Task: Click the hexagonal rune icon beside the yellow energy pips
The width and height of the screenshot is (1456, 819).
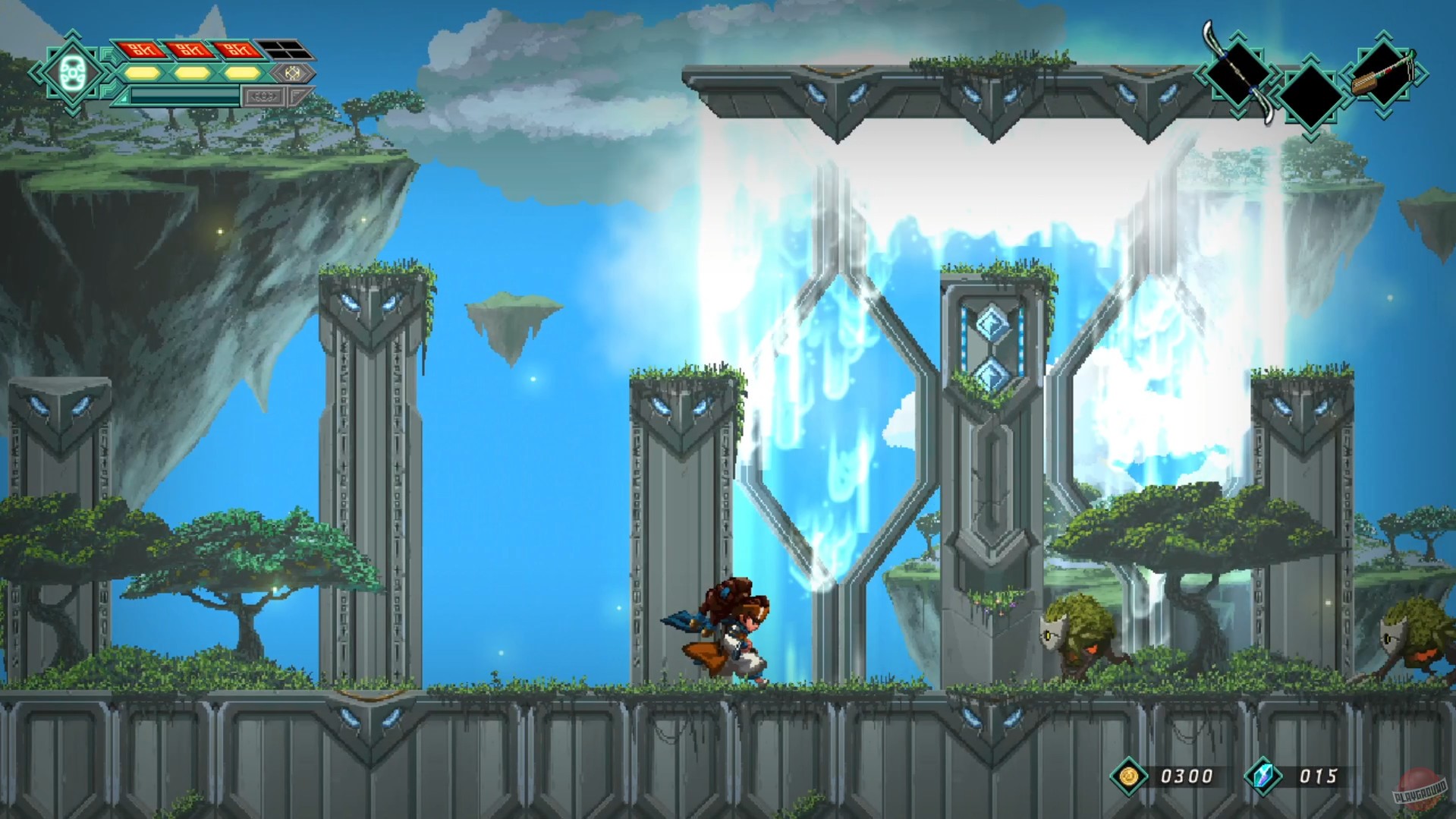Action: (294, 74)
